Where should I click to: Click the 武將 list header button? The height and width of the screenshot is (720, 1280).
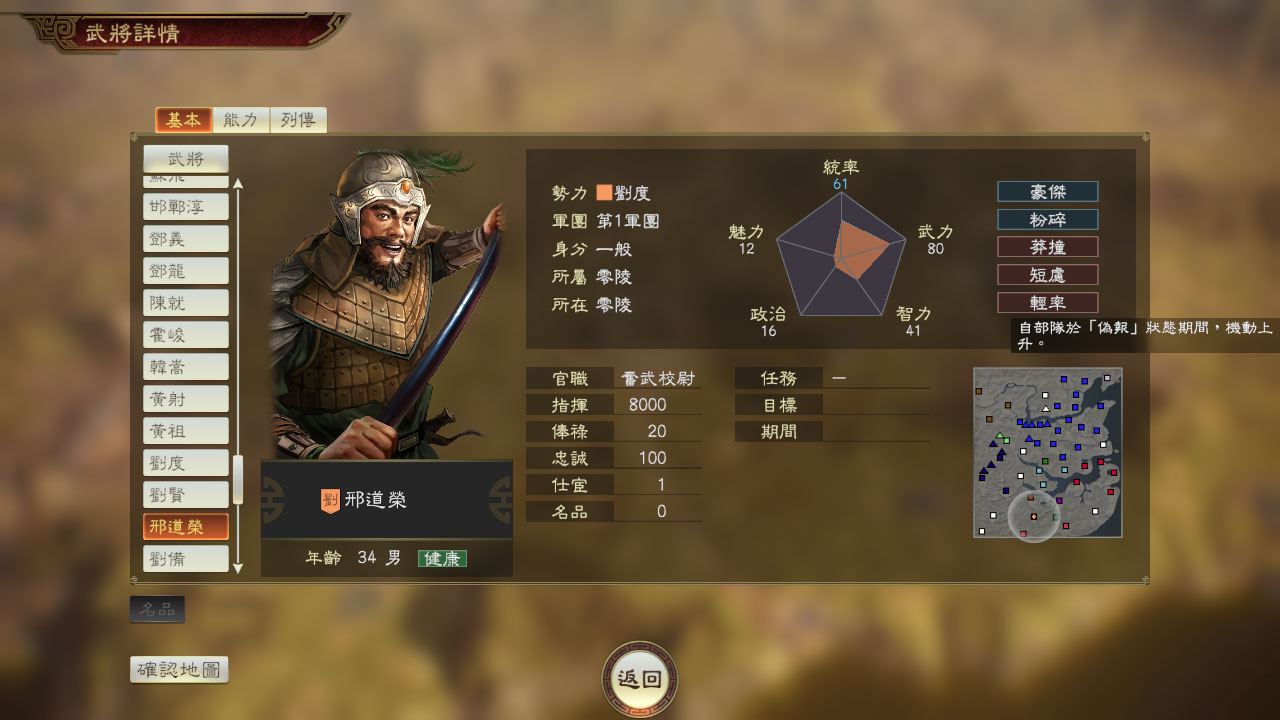coord(186,158)
